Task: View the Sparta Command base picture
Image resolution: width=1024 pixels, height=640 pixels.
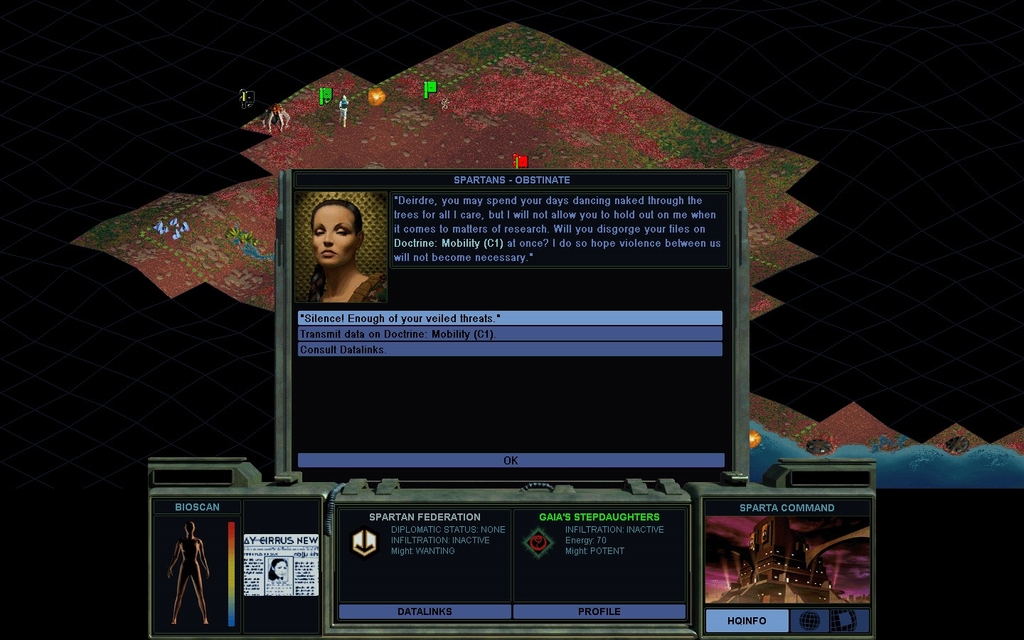Action: [x=787, y=560]
